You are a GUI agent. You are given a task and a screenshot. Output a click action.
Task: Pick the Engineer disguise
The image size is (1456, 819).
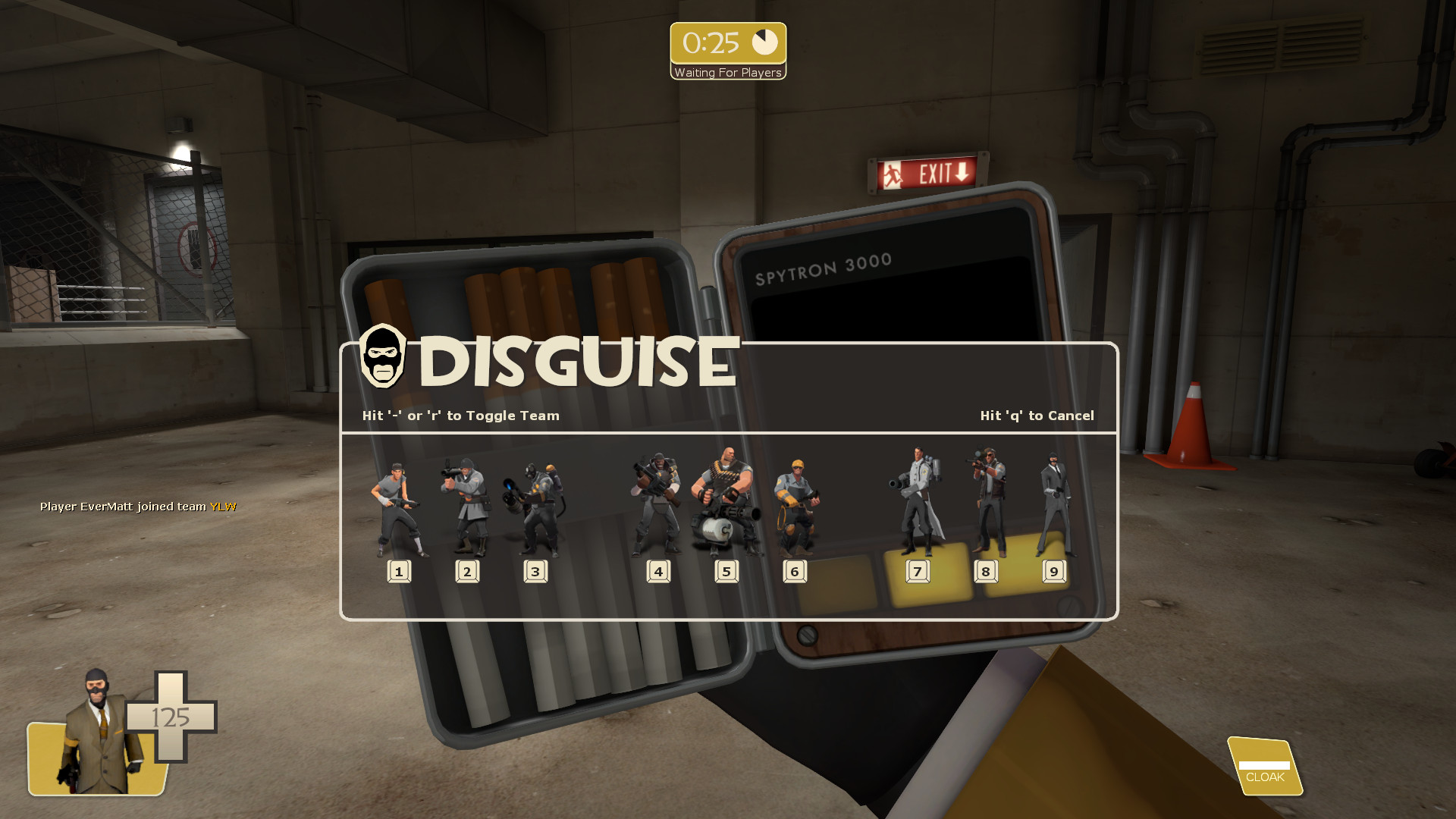[795, 504]
